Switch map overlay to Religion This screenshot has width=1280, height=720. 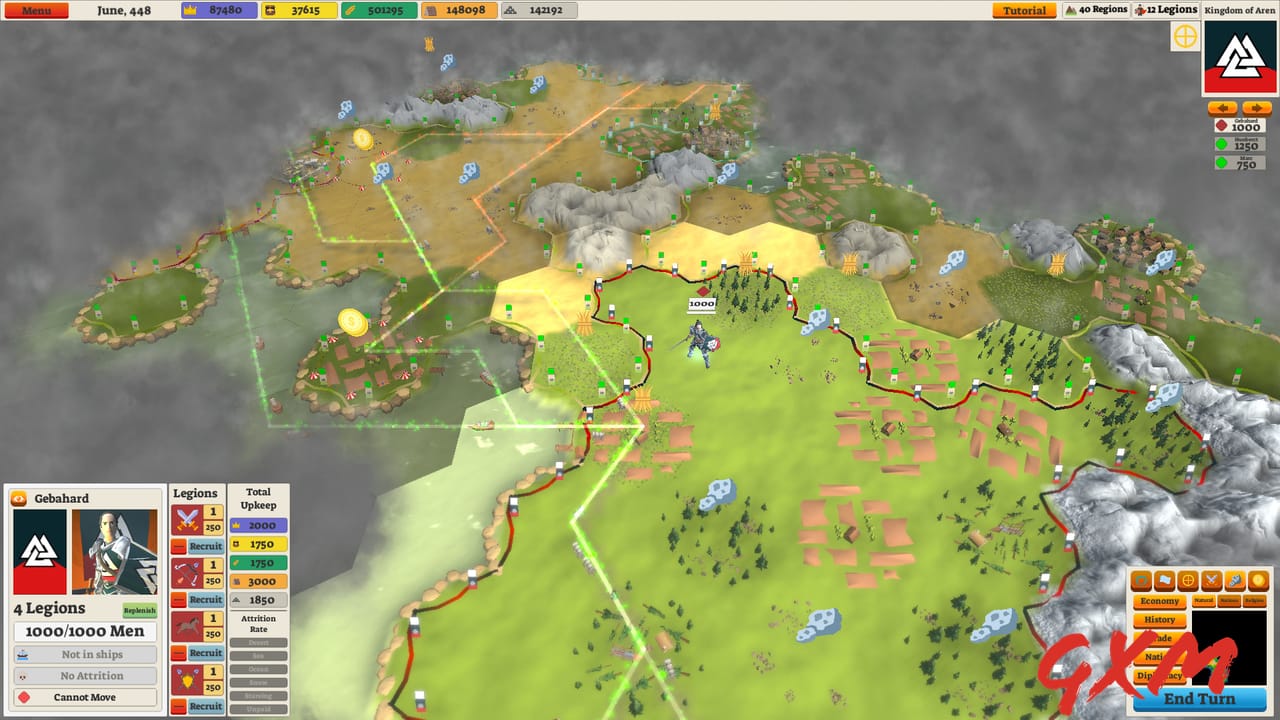[x=1254, y=601]
